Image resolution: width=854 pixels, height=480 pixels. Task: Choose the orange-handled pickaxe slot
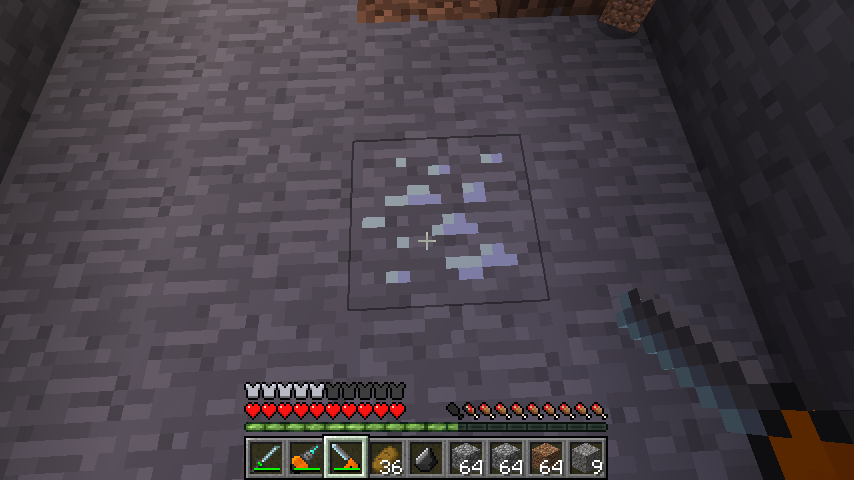coord(306,458)
